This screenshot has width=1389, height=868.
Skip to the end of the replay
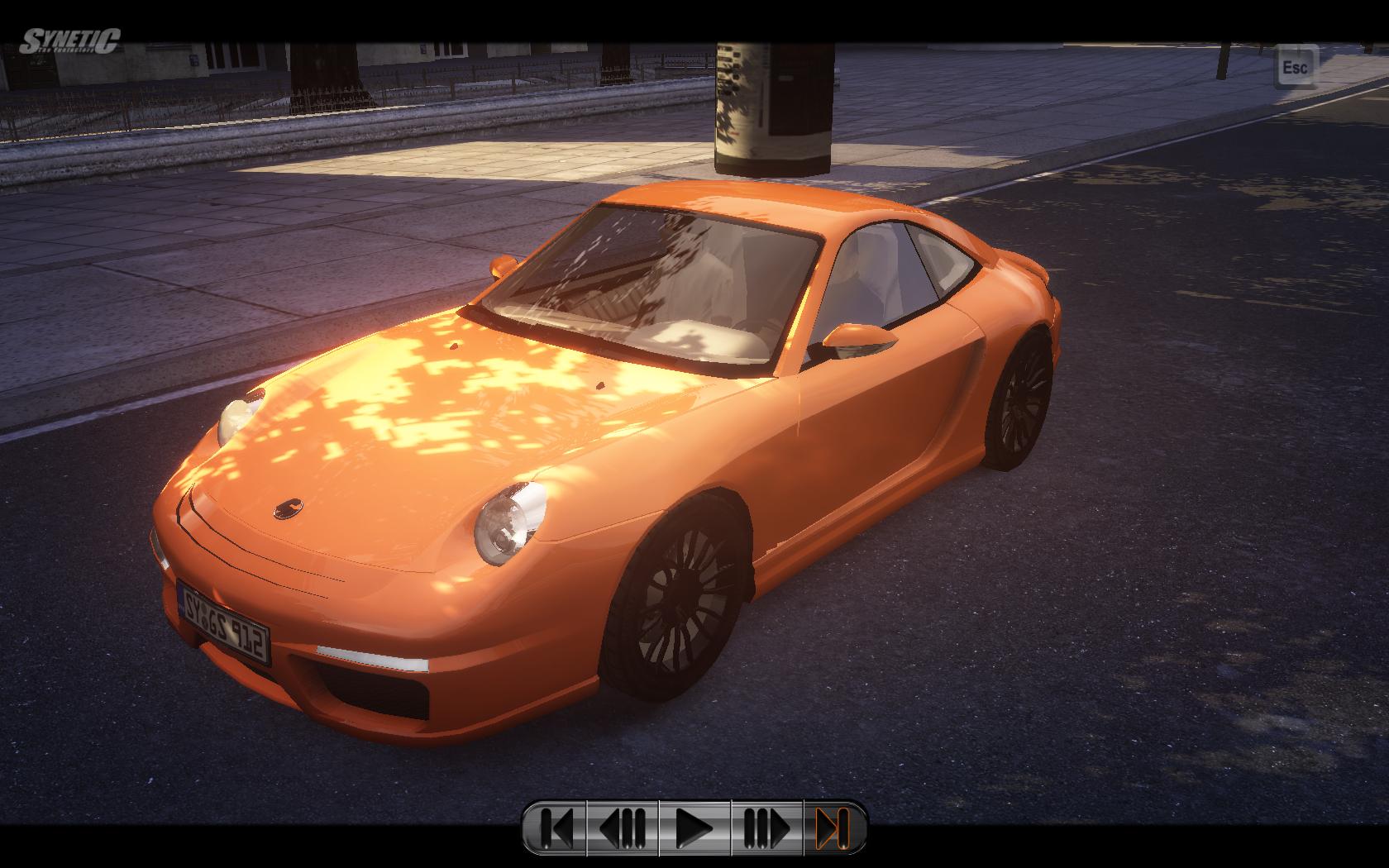tap(833, 827)
